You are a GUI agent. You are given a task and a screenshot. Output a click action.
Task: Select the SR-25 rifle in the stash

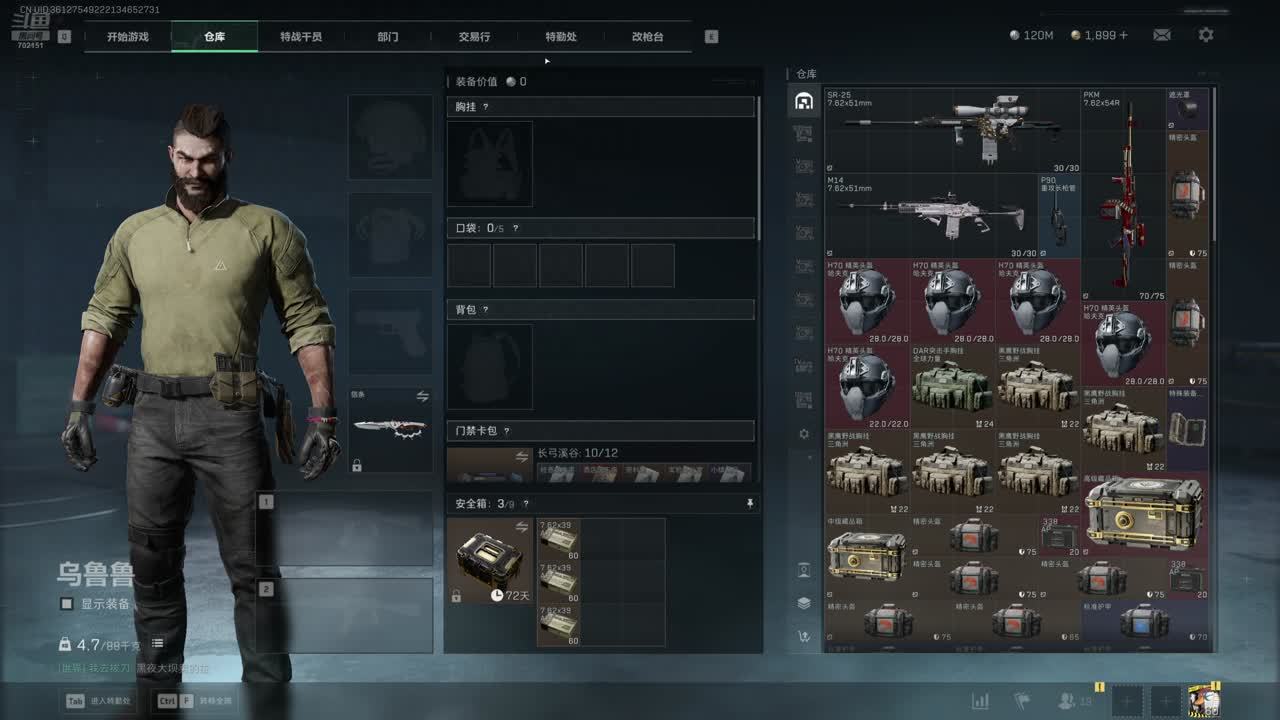952,130
